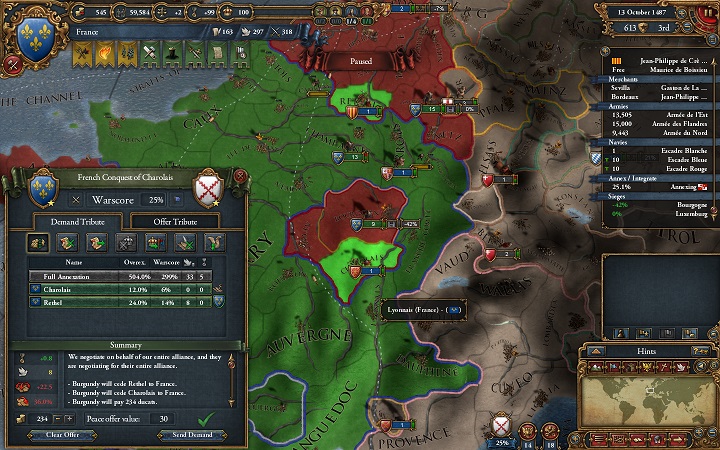Open the Hints panel header

(x=647, y=352)
